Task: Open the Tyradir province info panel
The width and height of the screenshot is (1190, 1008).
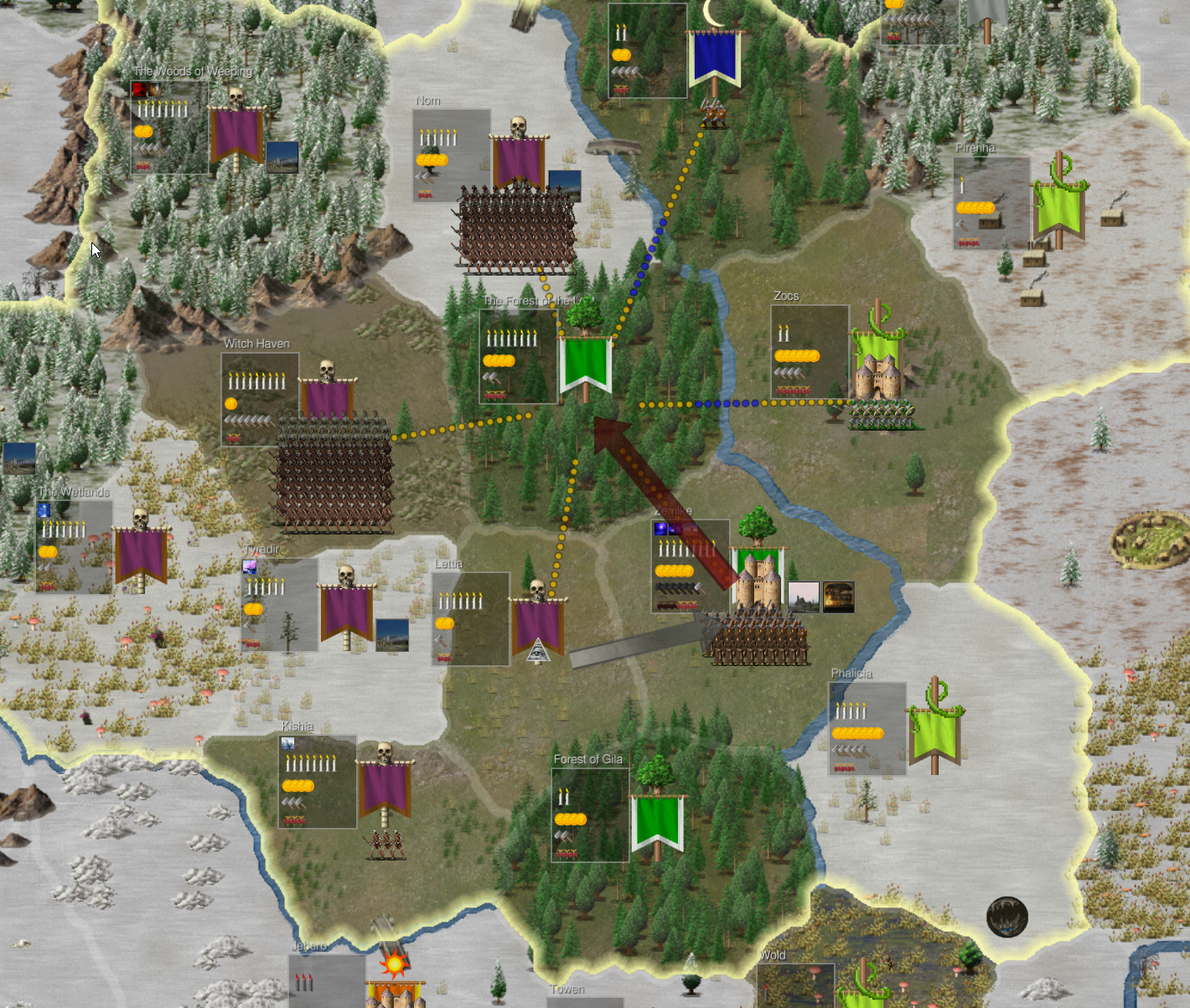Action: click(x=279, y=605)
